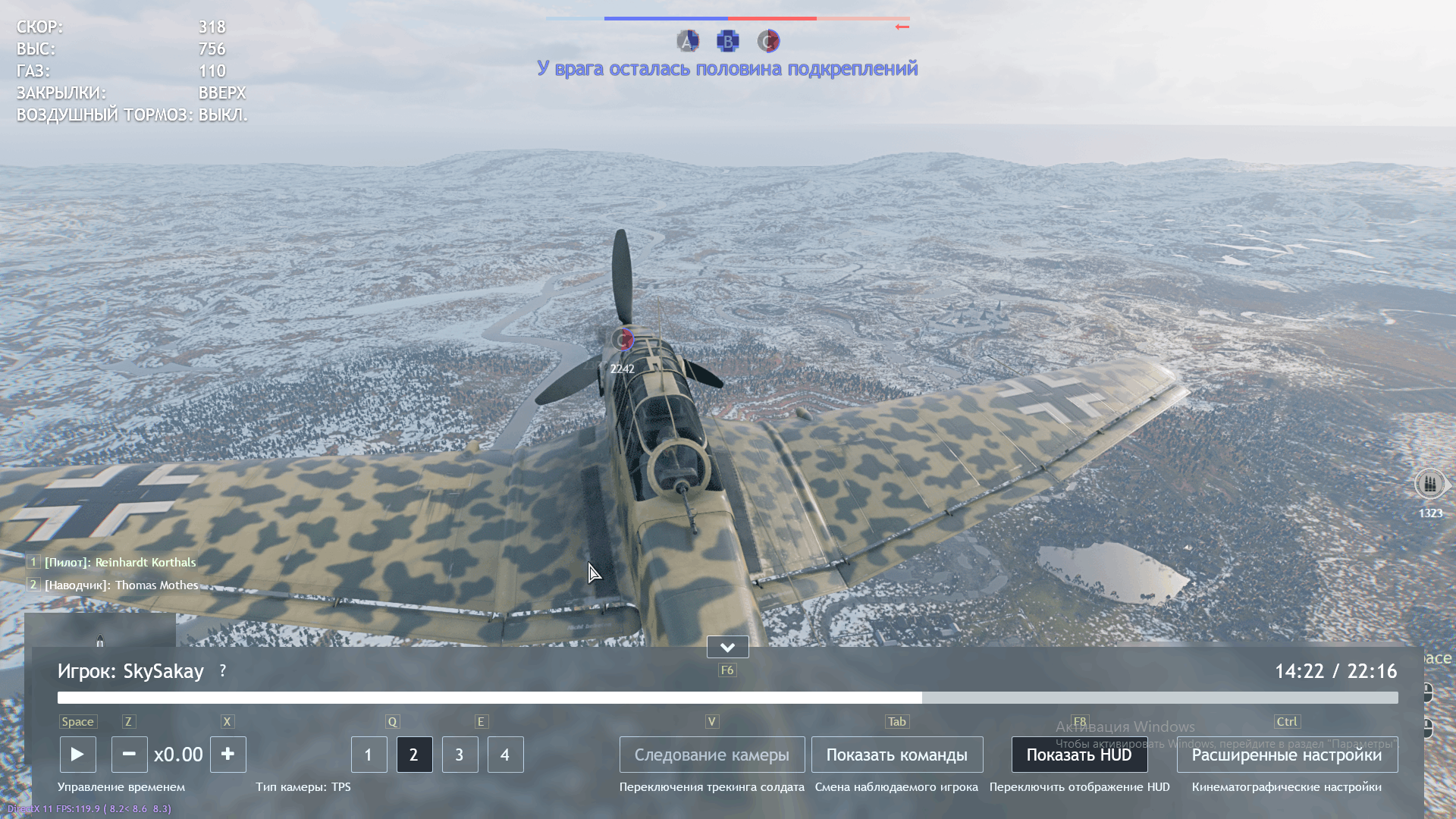Select camera type 1
The width and height of the screenshot is (1456, 819).
[x=369, y=755]
